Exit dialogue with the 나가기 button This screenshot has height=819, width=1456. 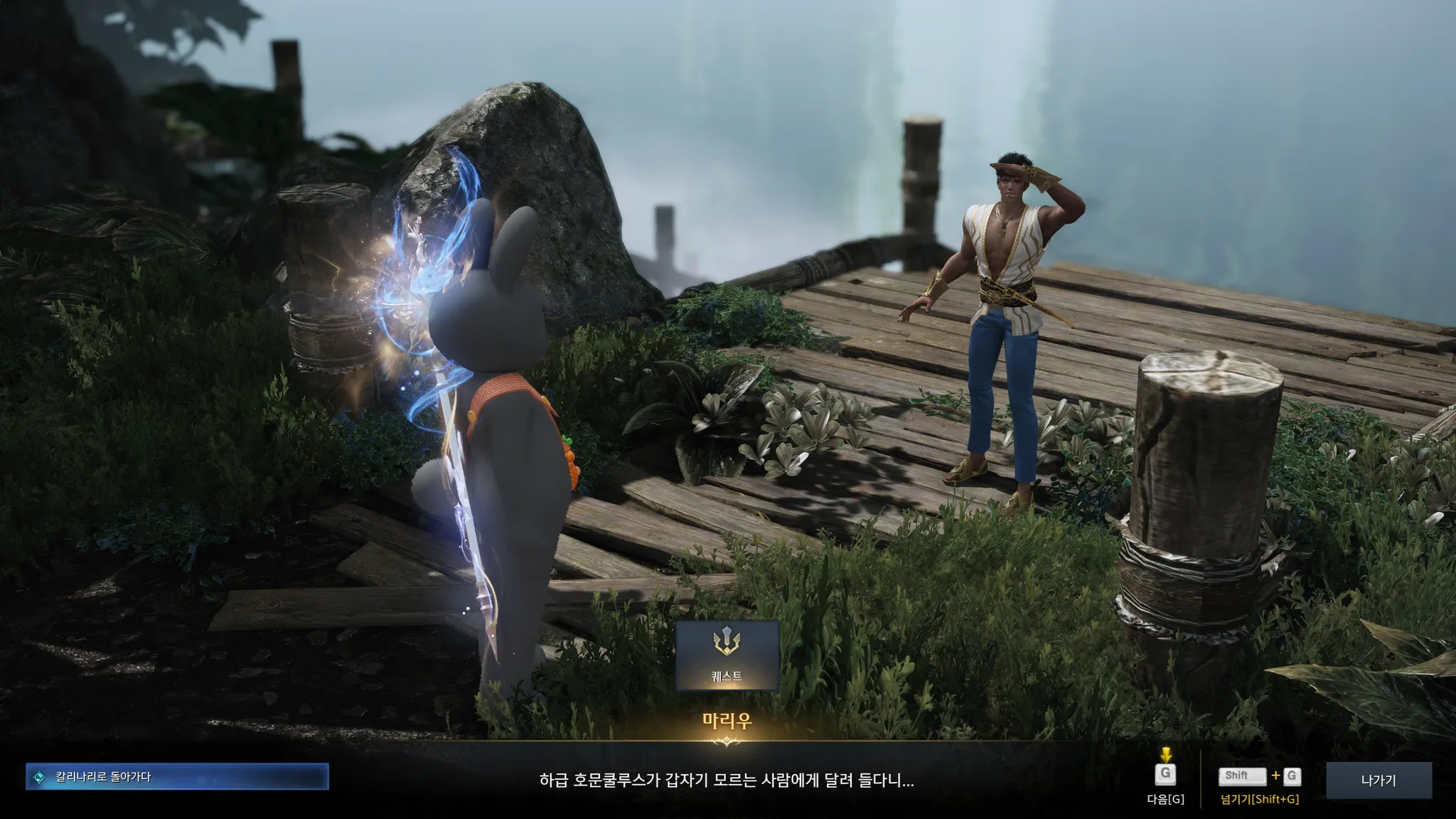pos(1378,780)
